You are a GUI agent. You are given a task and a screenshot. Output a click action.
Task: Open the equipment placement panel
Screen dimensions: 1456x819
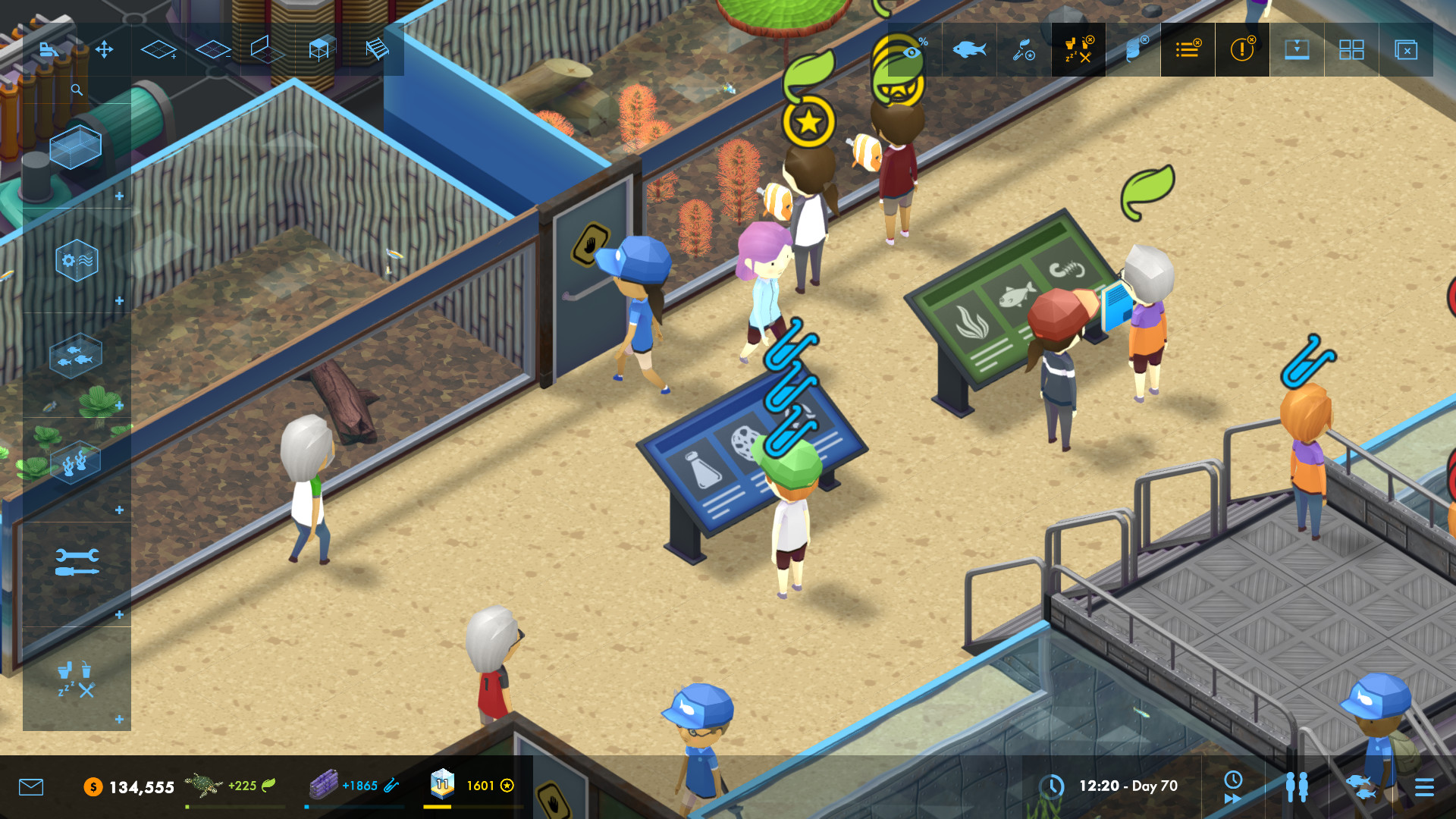coord(76,260)
